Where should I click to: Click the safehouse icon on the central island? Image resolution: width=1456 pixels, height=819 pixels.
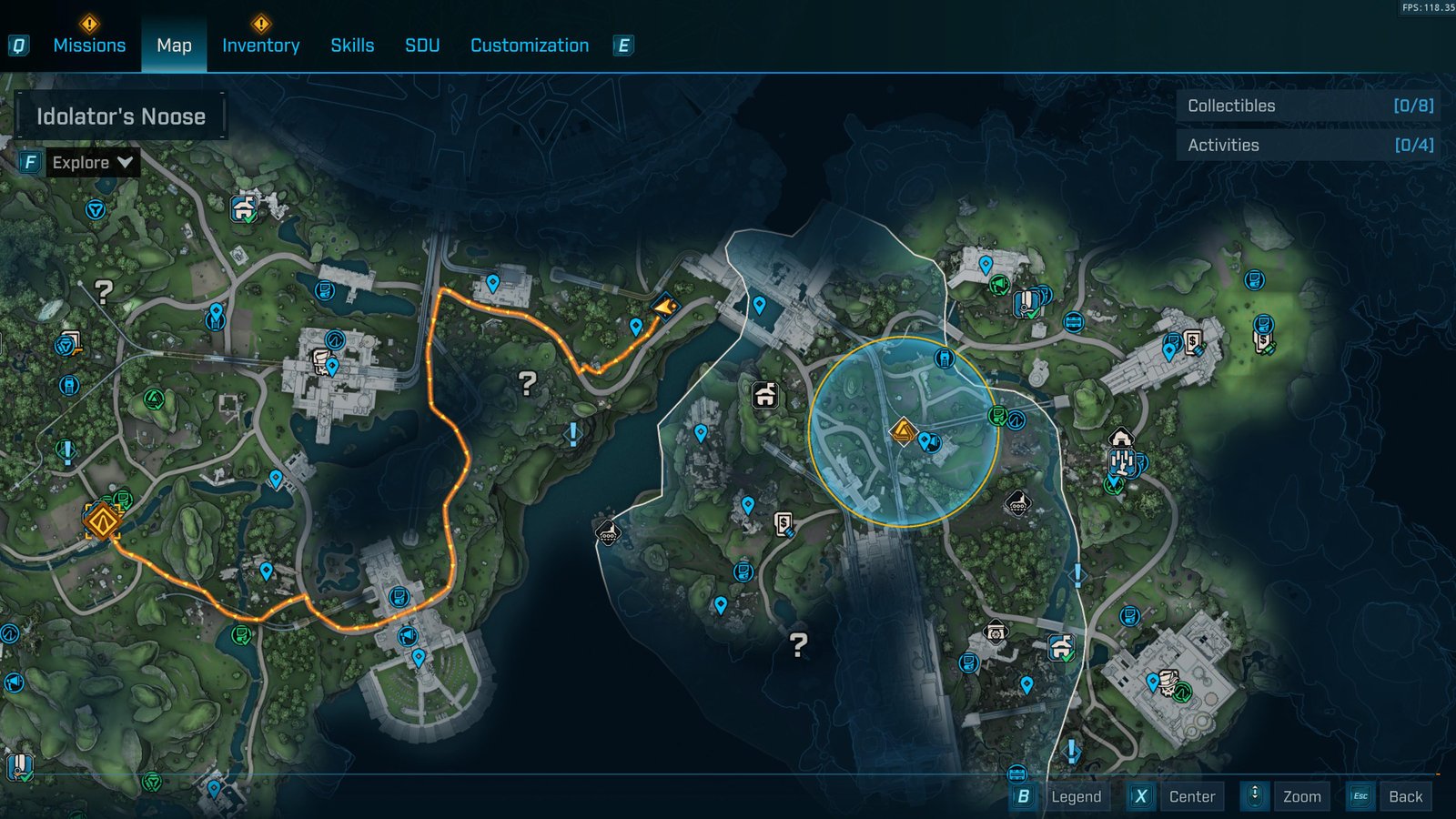click(x=764, y=396)
